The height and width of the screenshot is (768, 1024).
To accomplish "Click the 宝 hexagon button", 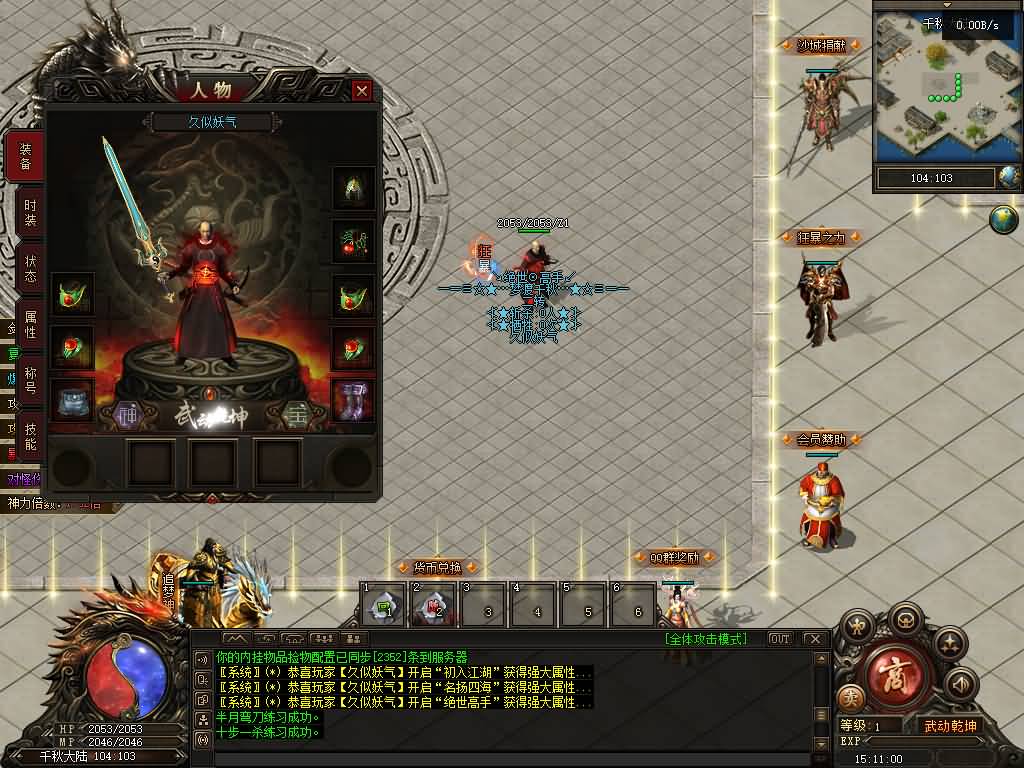I will tap(295, 413).
